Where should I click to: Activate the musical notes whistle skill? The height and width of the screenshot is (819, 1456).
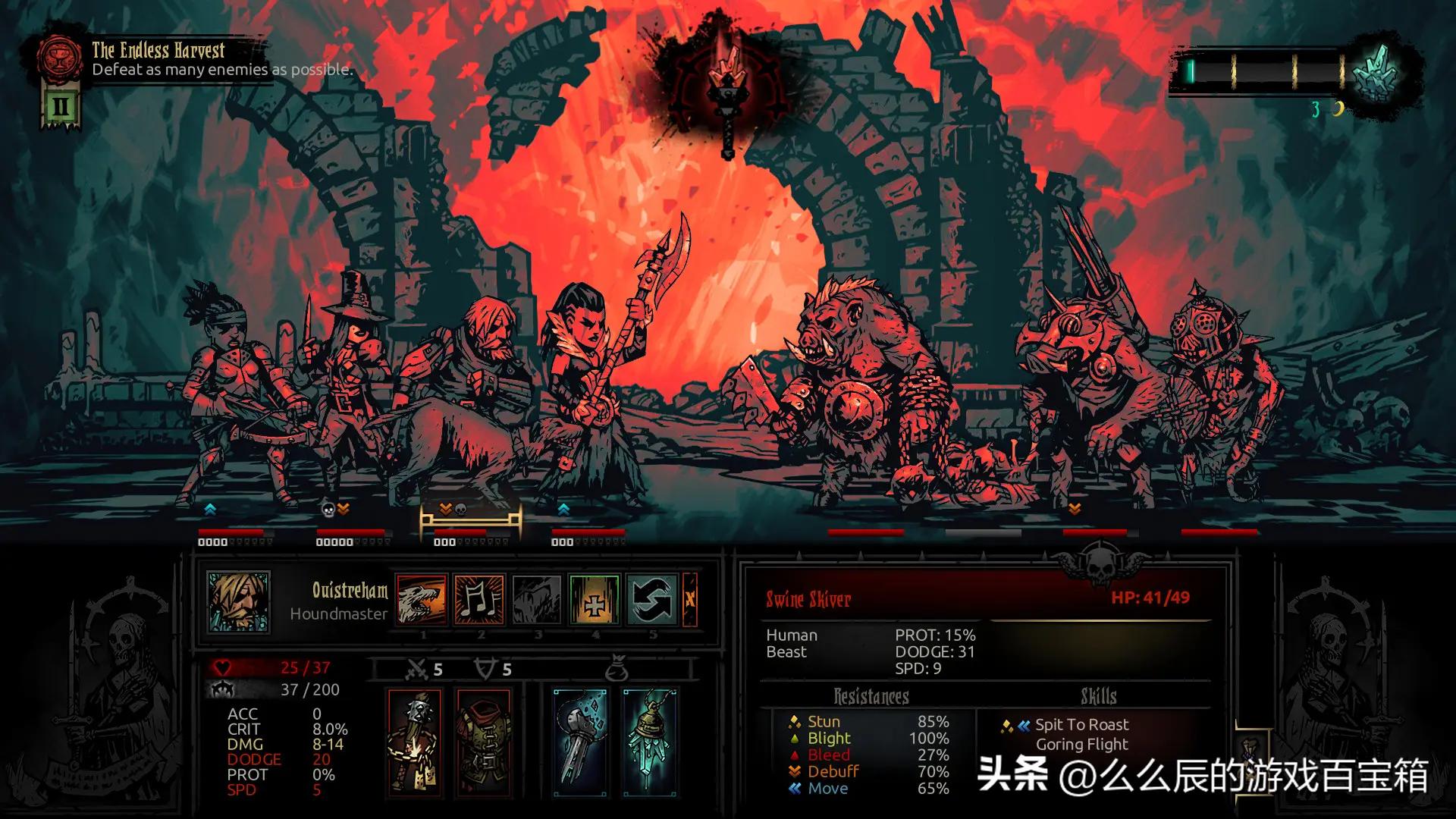(479, 599)
